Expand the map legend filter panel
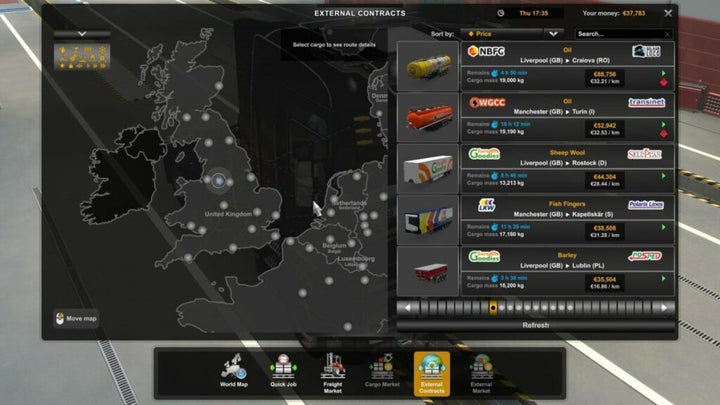Viewport: 720px width, 405px height. point(82,33)
